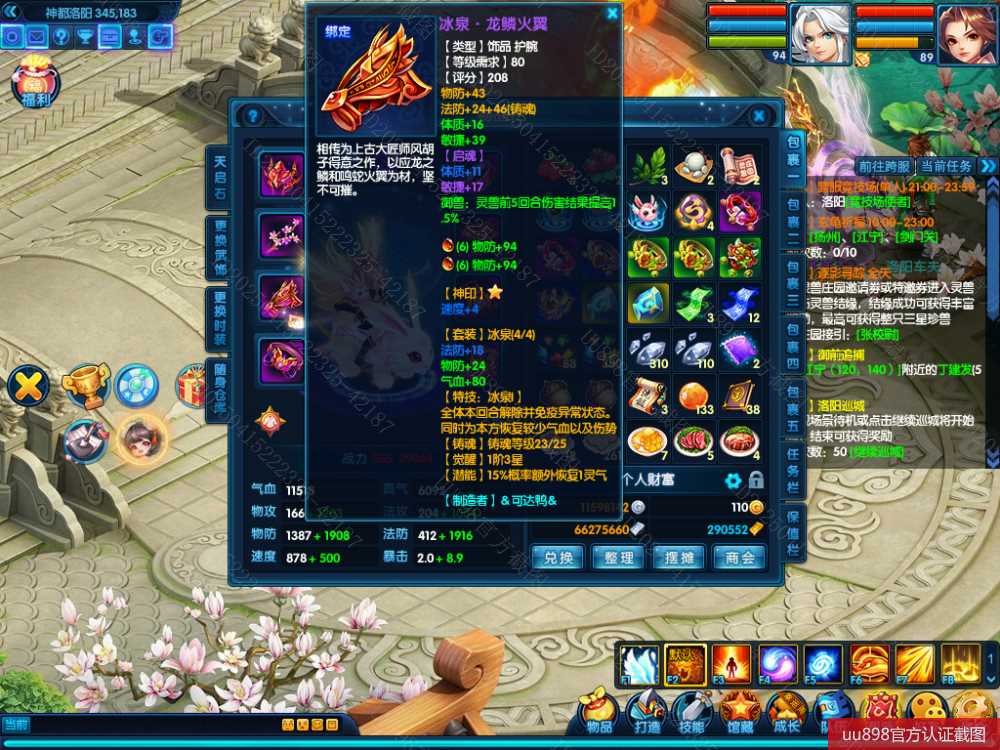
Task: Click the yellow X button
Action: pyautogui.click(x=31, y=386)
